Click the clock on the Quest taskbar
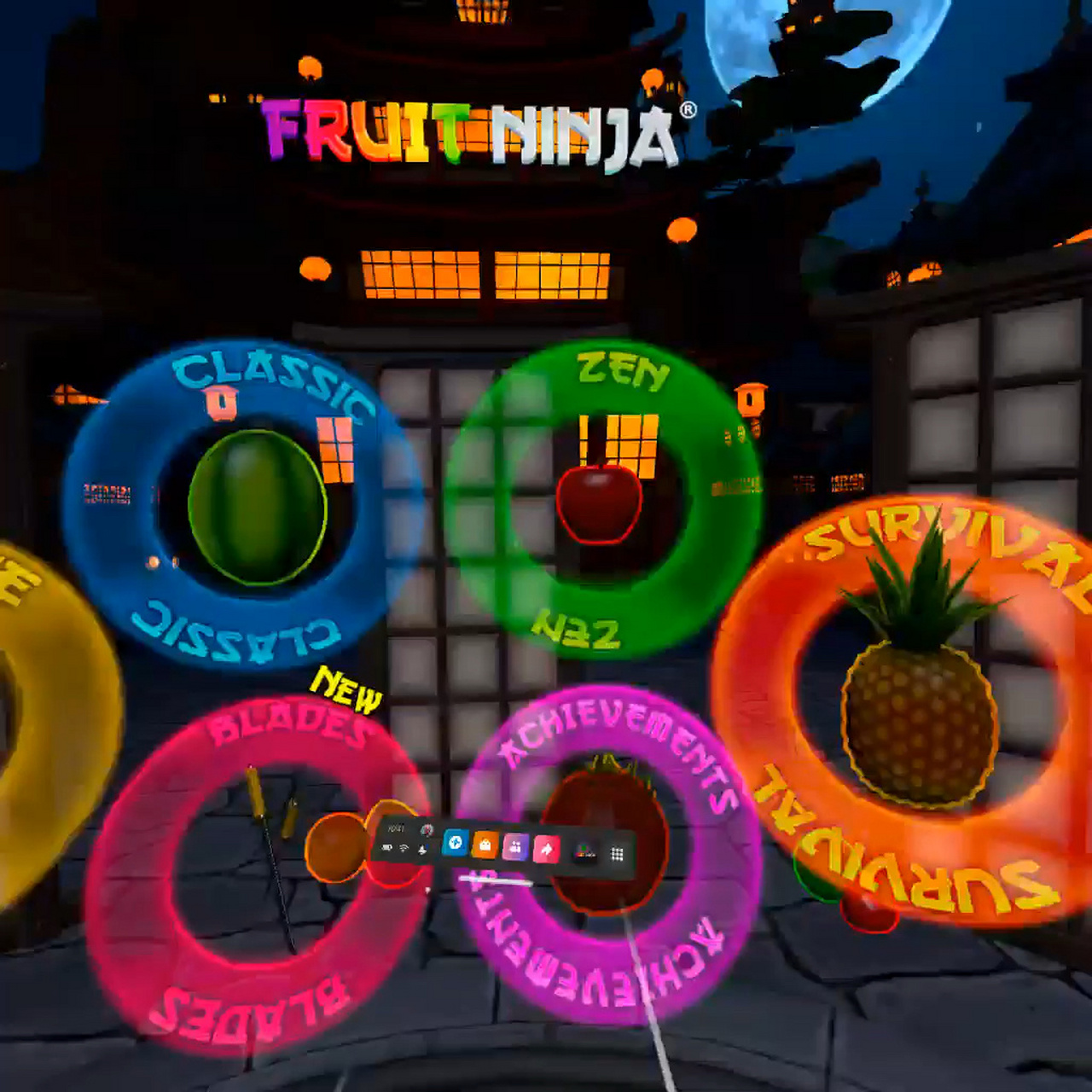This screenshot has height=1092, width=1092. pos(397,829)
